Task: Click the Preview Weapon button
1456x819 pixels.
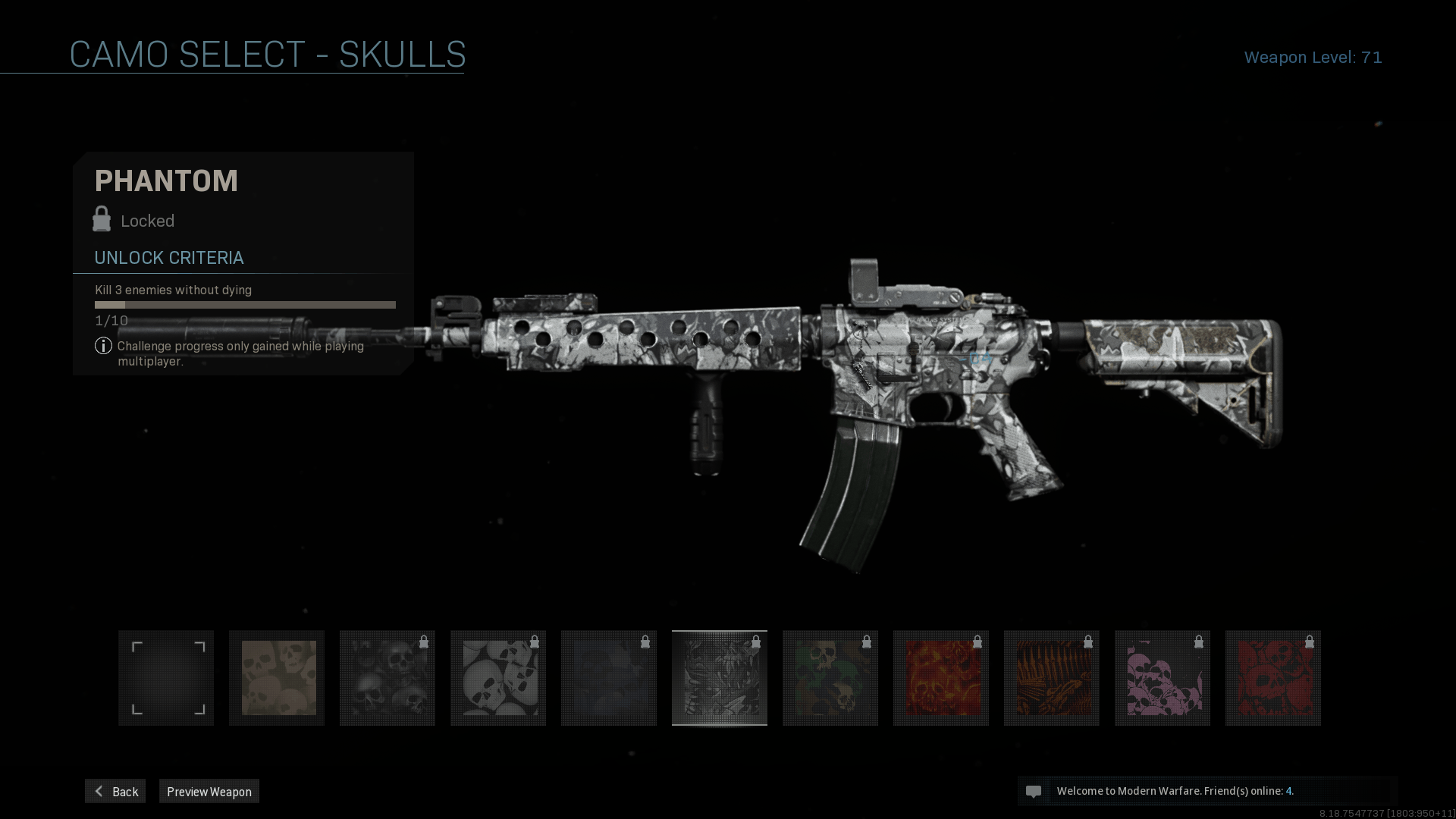Action: pos(209,791)
